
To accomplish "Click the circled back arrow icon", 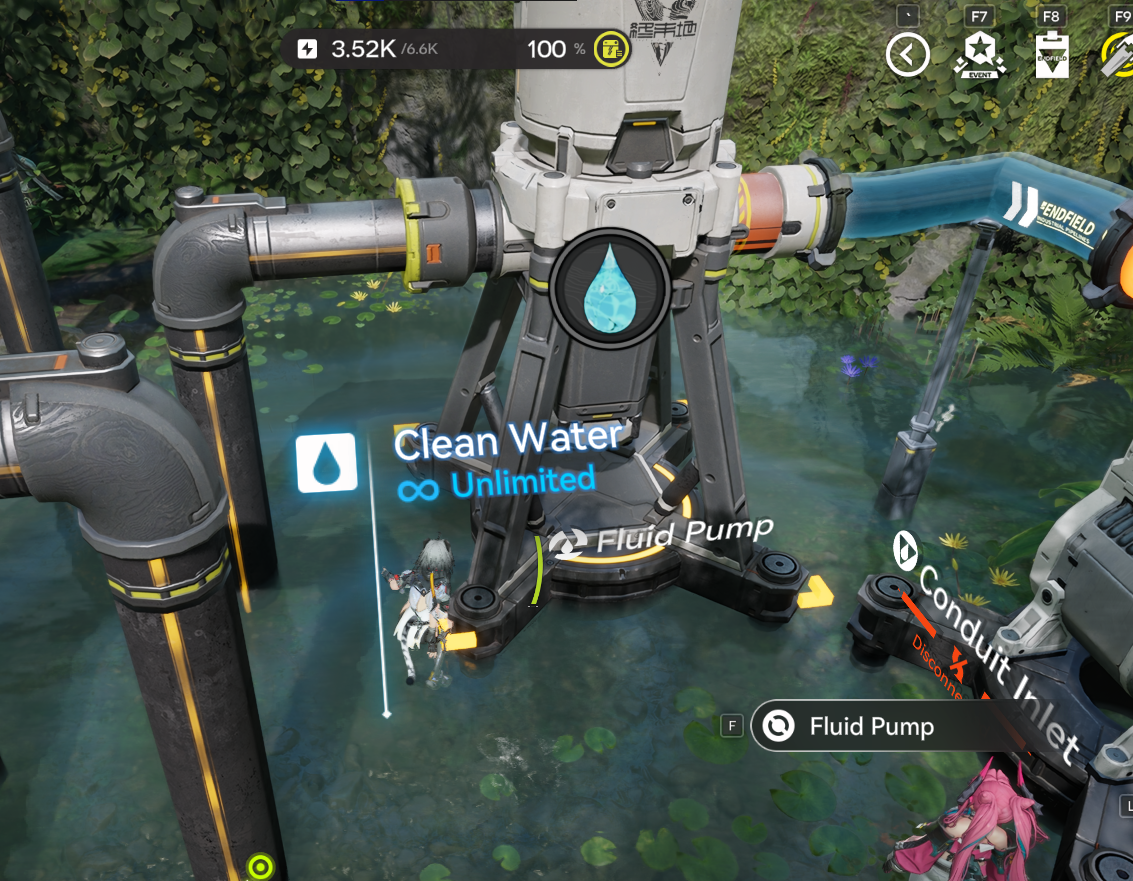I will point(908,55).
